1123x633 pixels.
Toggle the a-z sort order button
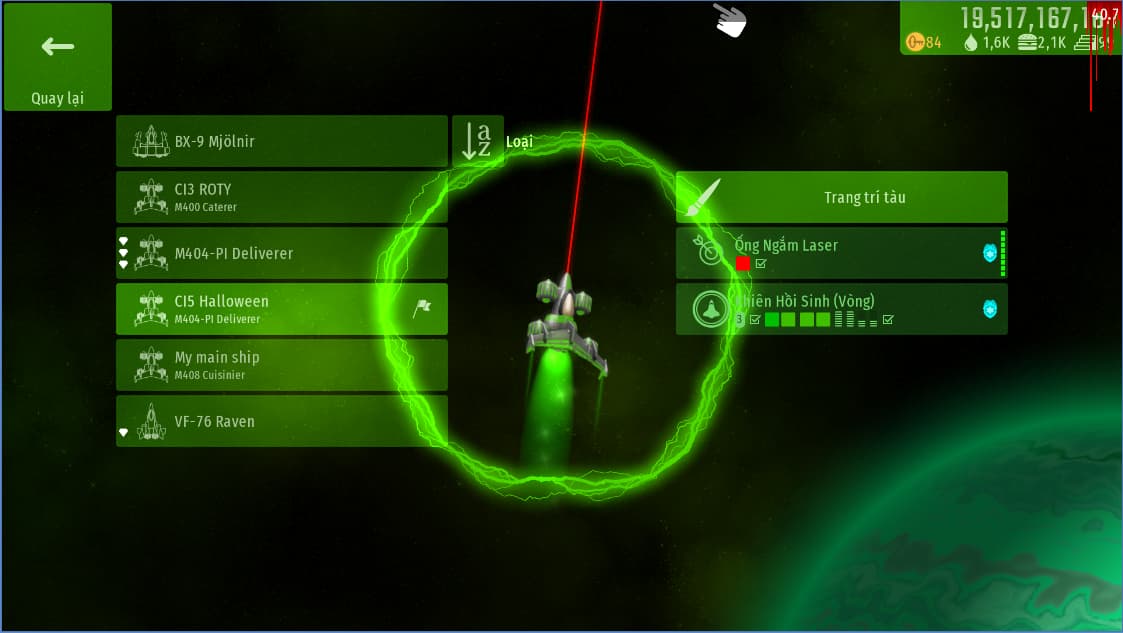[x=477, y=141]
